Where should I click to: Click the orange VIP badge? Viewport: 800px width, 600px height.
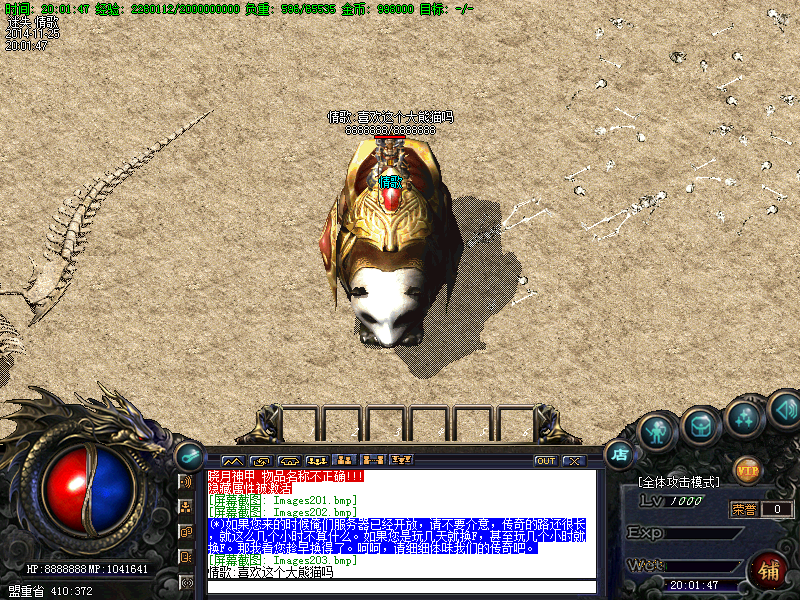(747, 468)
